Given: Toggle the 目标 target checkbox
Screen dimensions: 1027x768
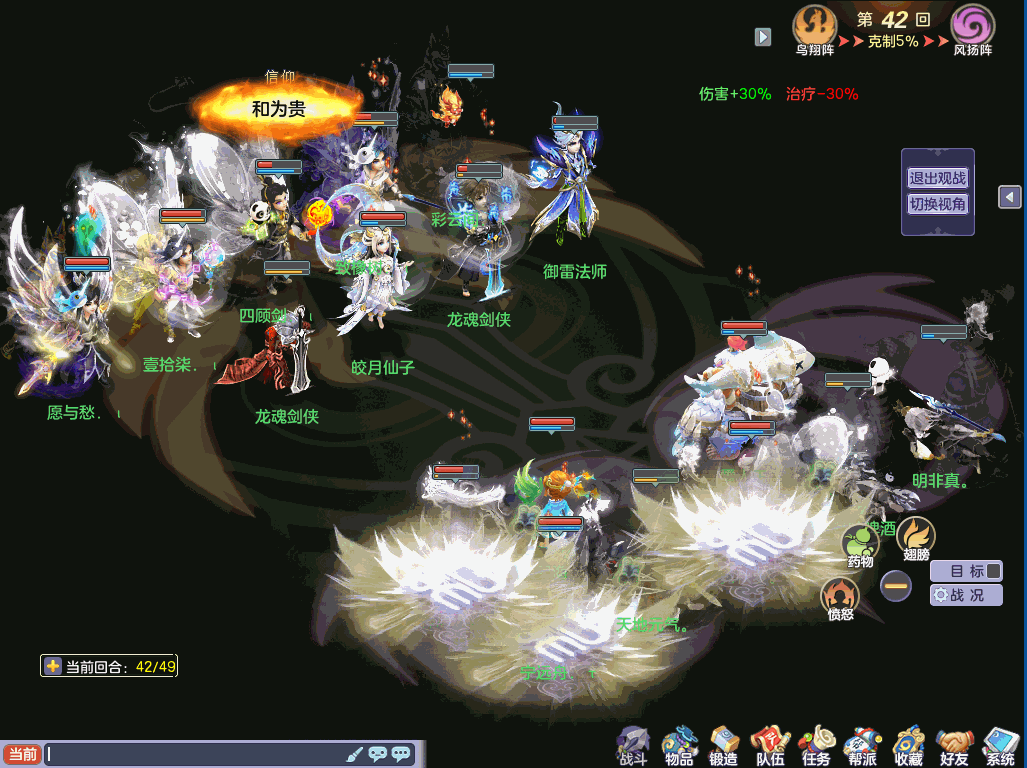Looking at the screenshot, I should coord(993,571).
